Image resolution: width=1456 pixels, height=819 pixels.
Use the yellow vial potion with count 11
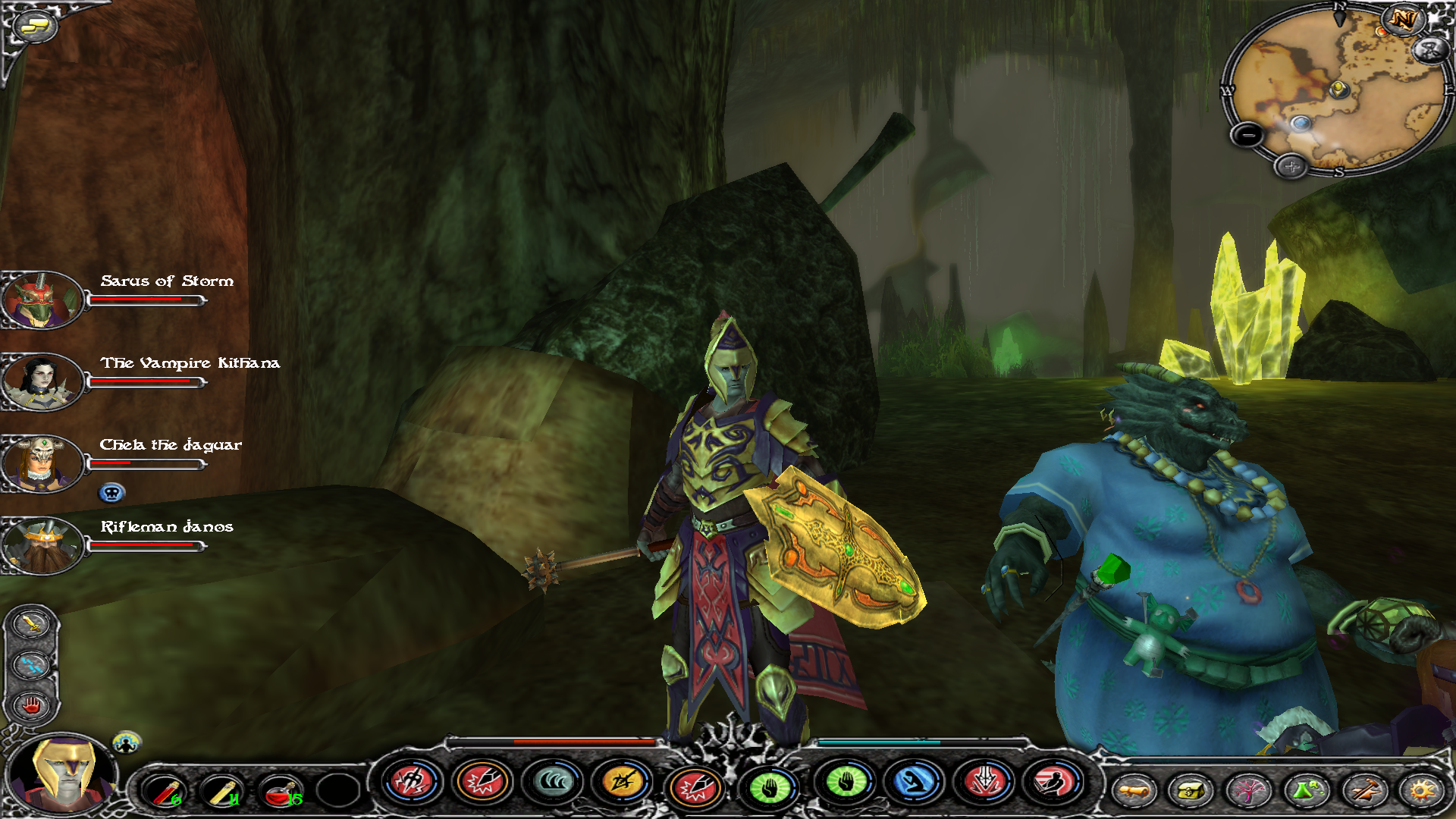[223, 791]
